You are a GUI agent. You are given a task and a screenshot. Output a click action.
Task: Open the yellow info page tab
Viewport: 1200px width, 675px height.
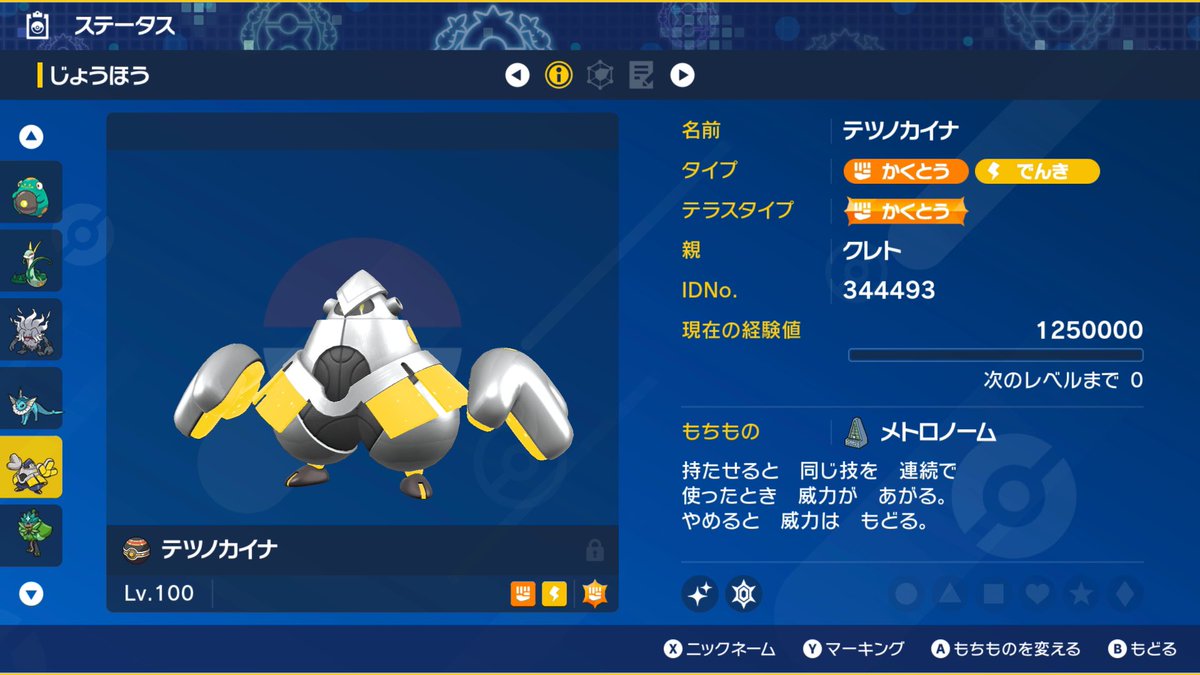[558, 75]
